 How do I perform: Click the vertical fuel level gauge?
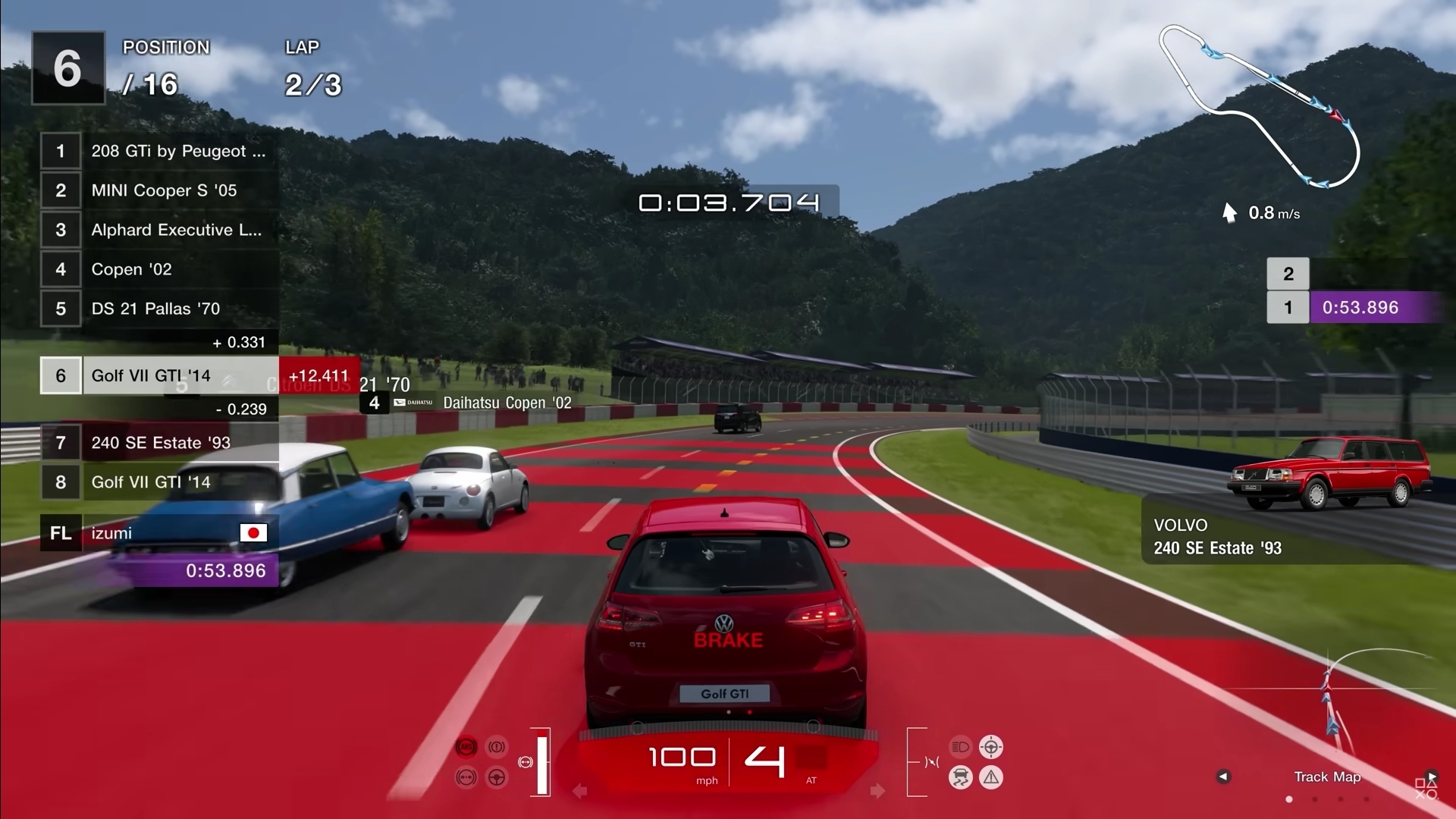(543, 761)
